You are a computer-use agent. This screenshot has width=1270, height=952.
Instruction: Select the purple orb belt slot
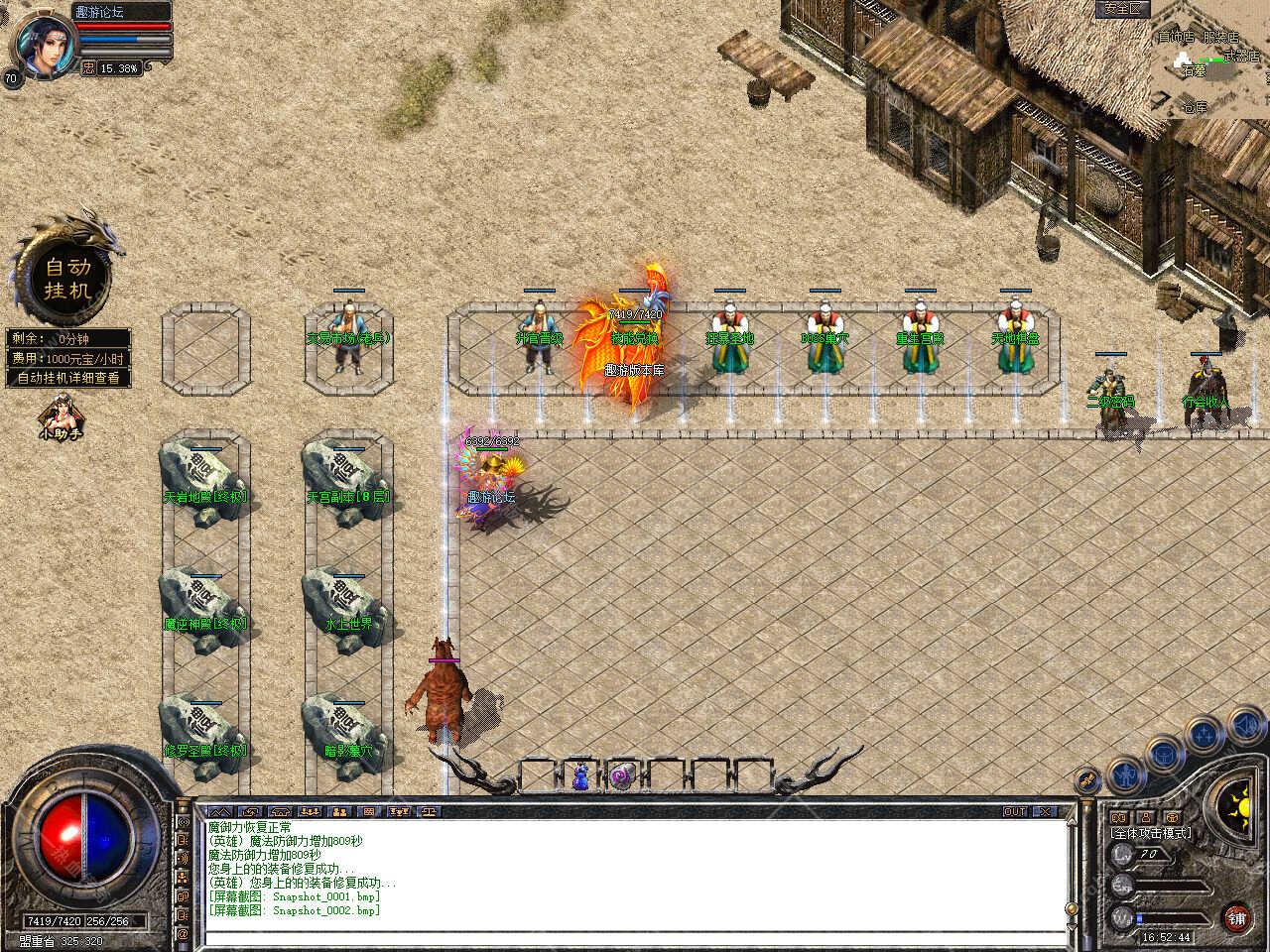(622, 776)
